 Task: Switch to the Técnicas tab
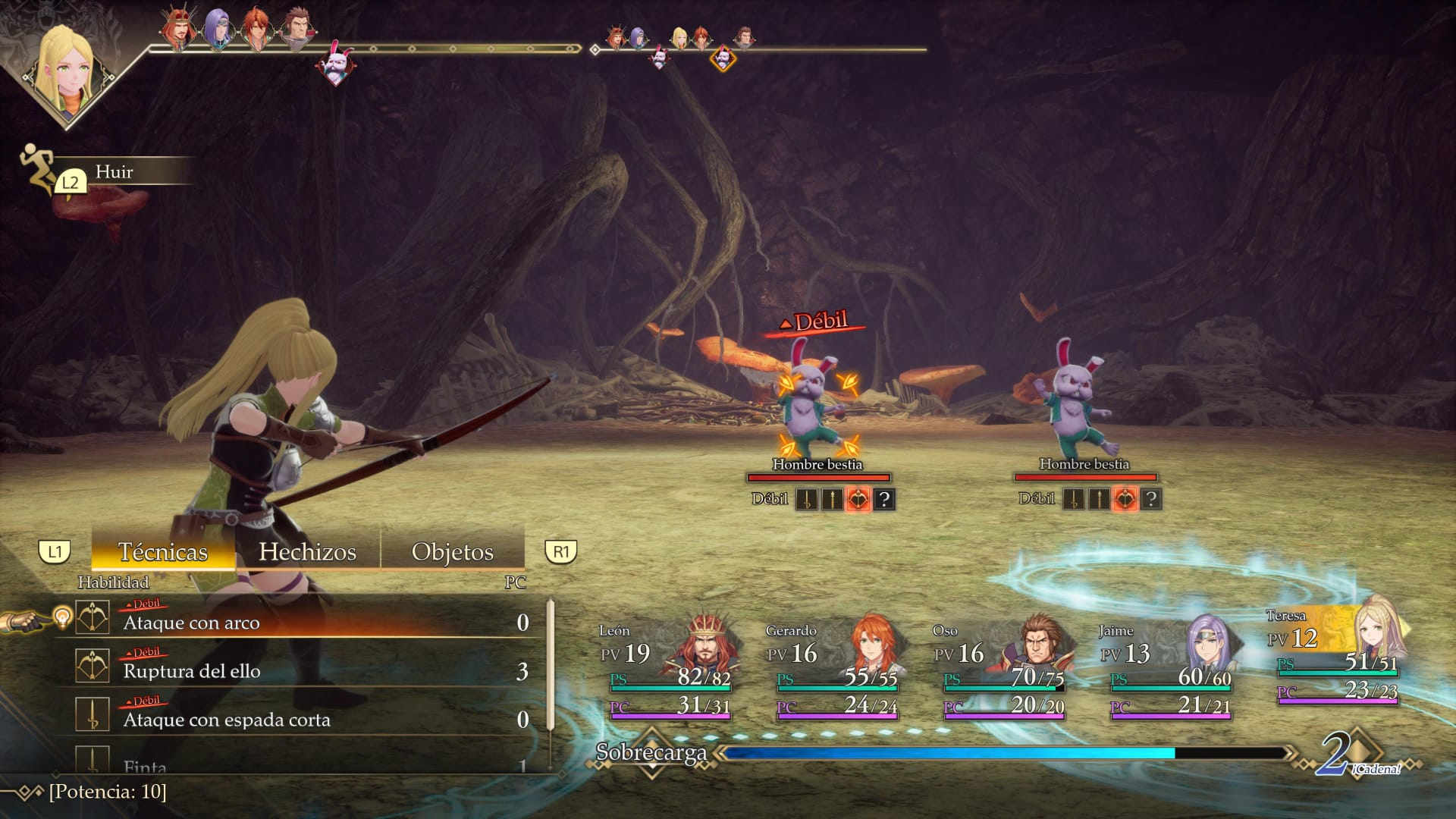pos(162,551)
